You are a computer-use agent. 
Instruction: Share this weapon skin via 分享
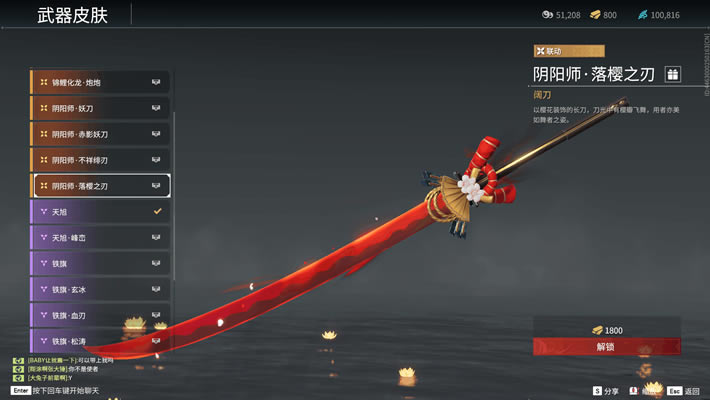(605, 391)
